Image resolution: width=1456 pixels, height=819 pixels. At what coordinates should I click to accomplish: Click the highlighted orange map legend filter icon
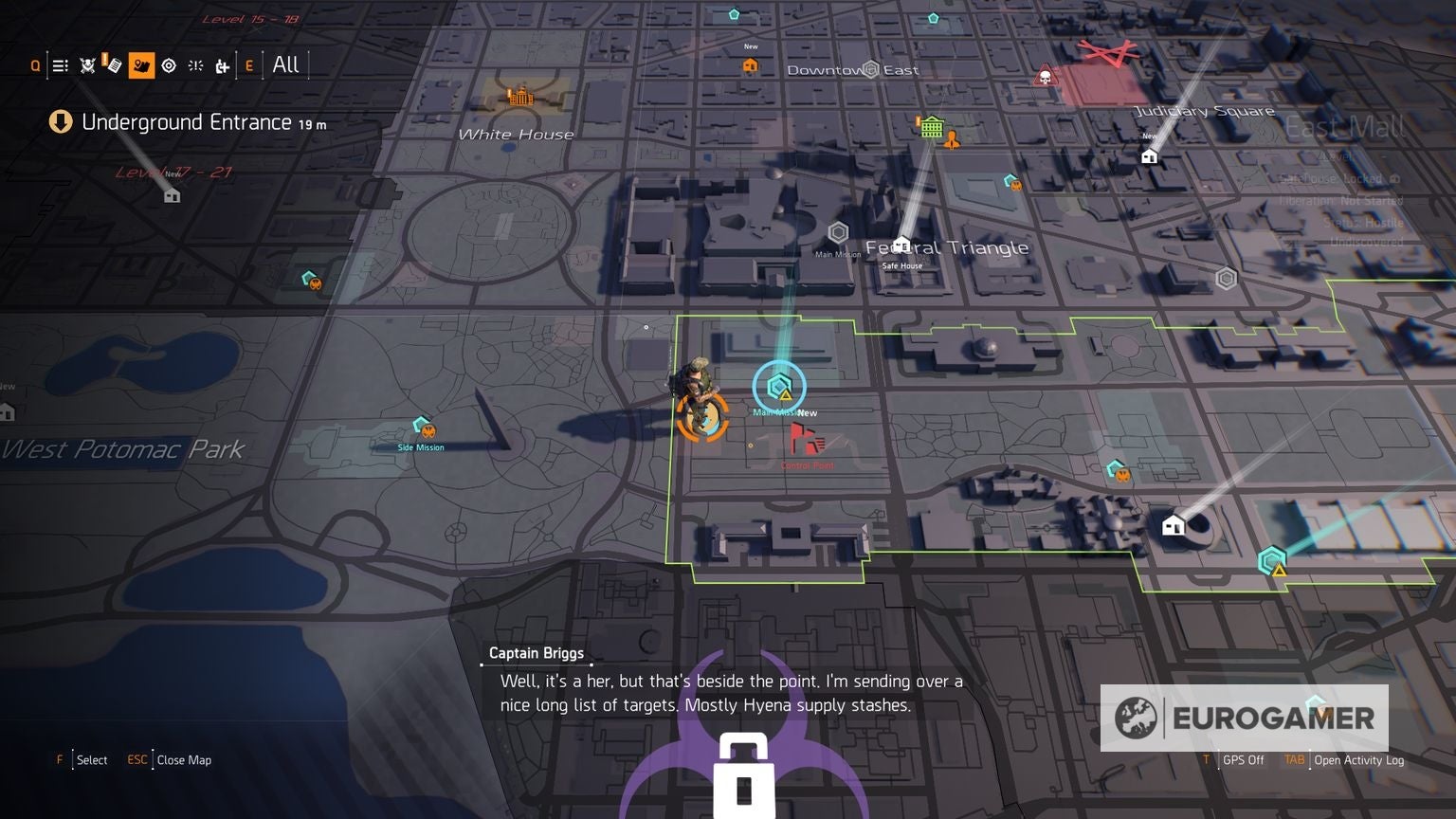(142, 64)
